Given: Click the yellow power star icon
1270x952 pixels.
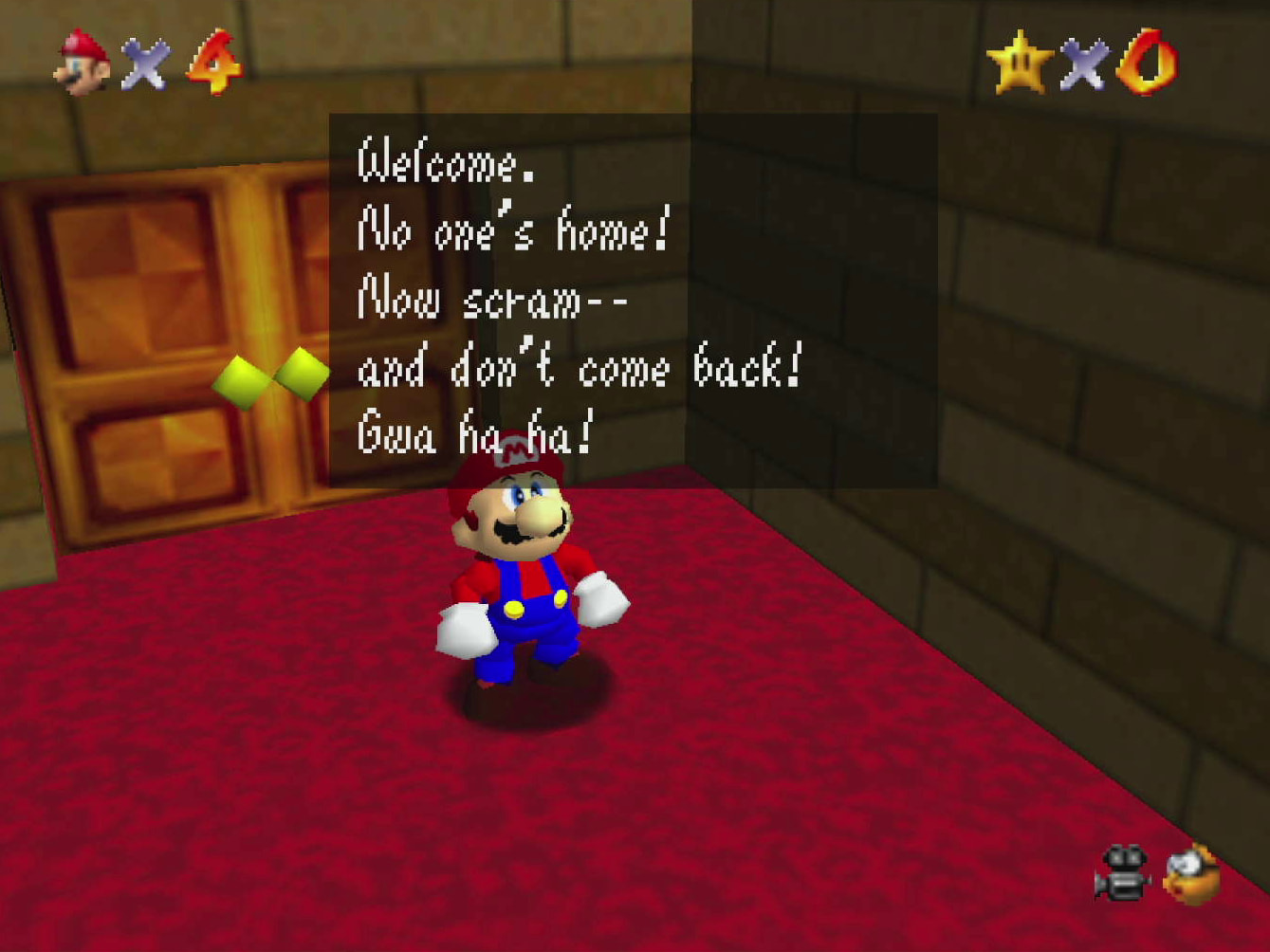Looking at the screenshot, I should pos(1020,63).
